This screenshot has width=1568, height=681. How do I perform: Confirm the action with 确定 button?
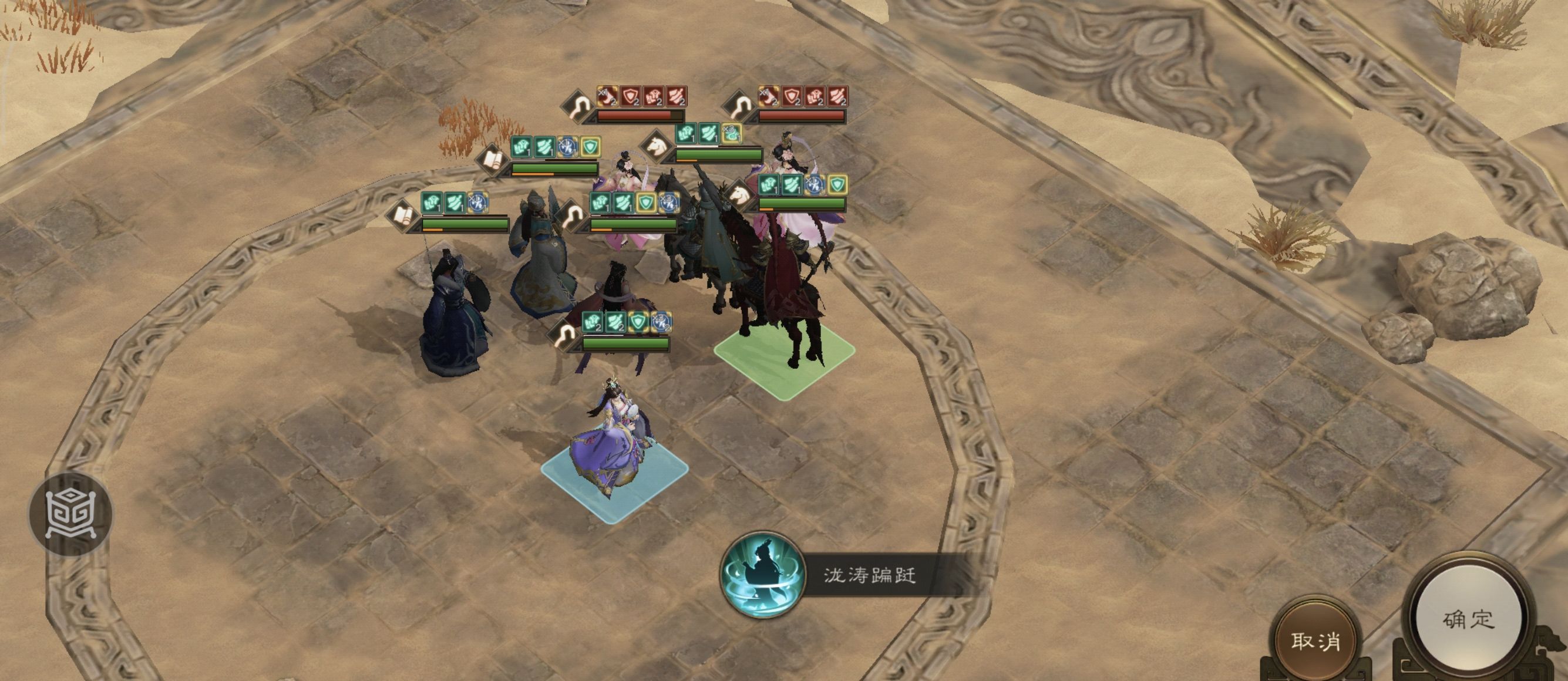pyautogui.click(x=1468, y=619)
